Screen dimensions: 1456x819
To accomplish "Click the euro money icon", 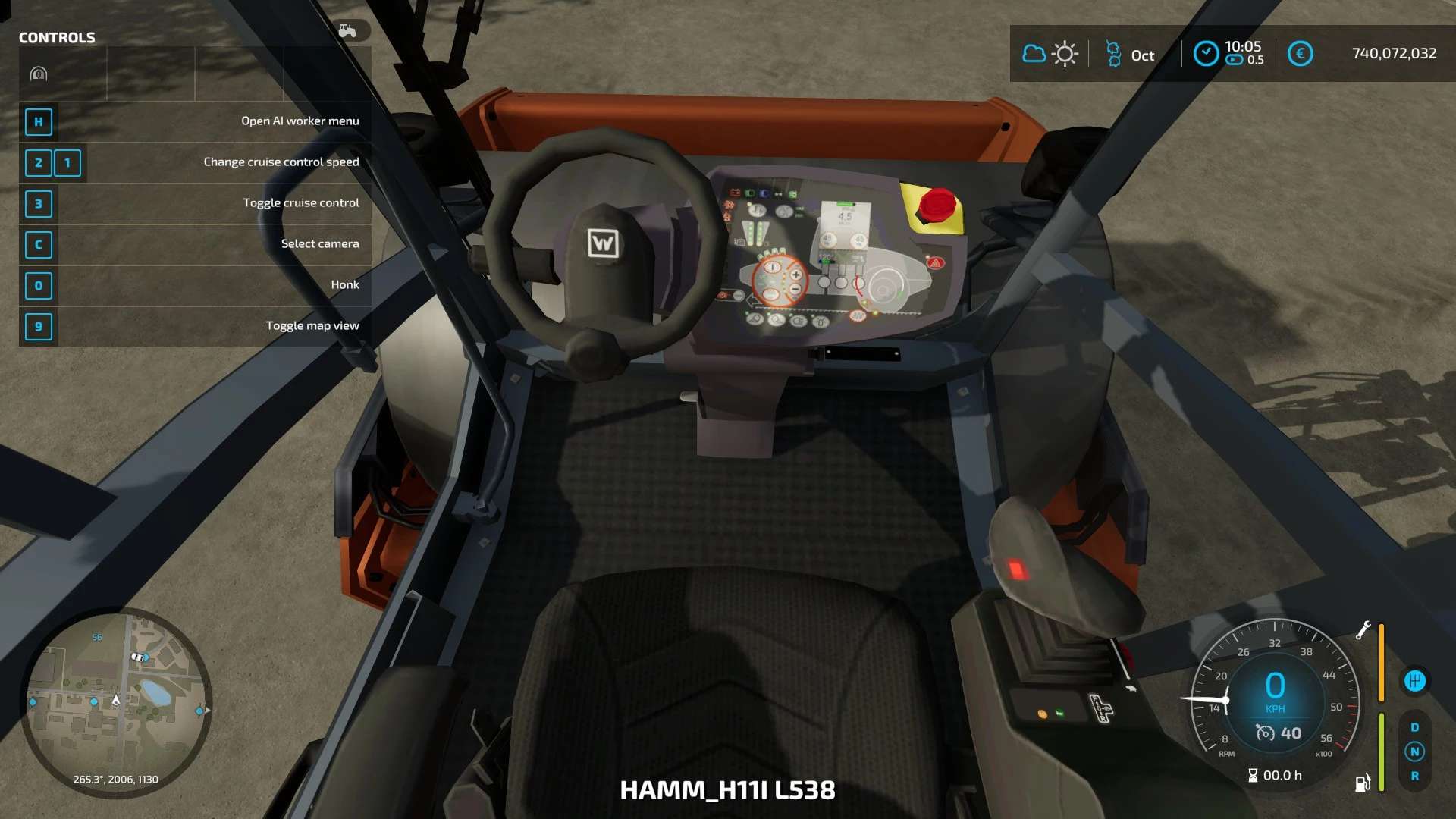I will [x=1300, y=54].
